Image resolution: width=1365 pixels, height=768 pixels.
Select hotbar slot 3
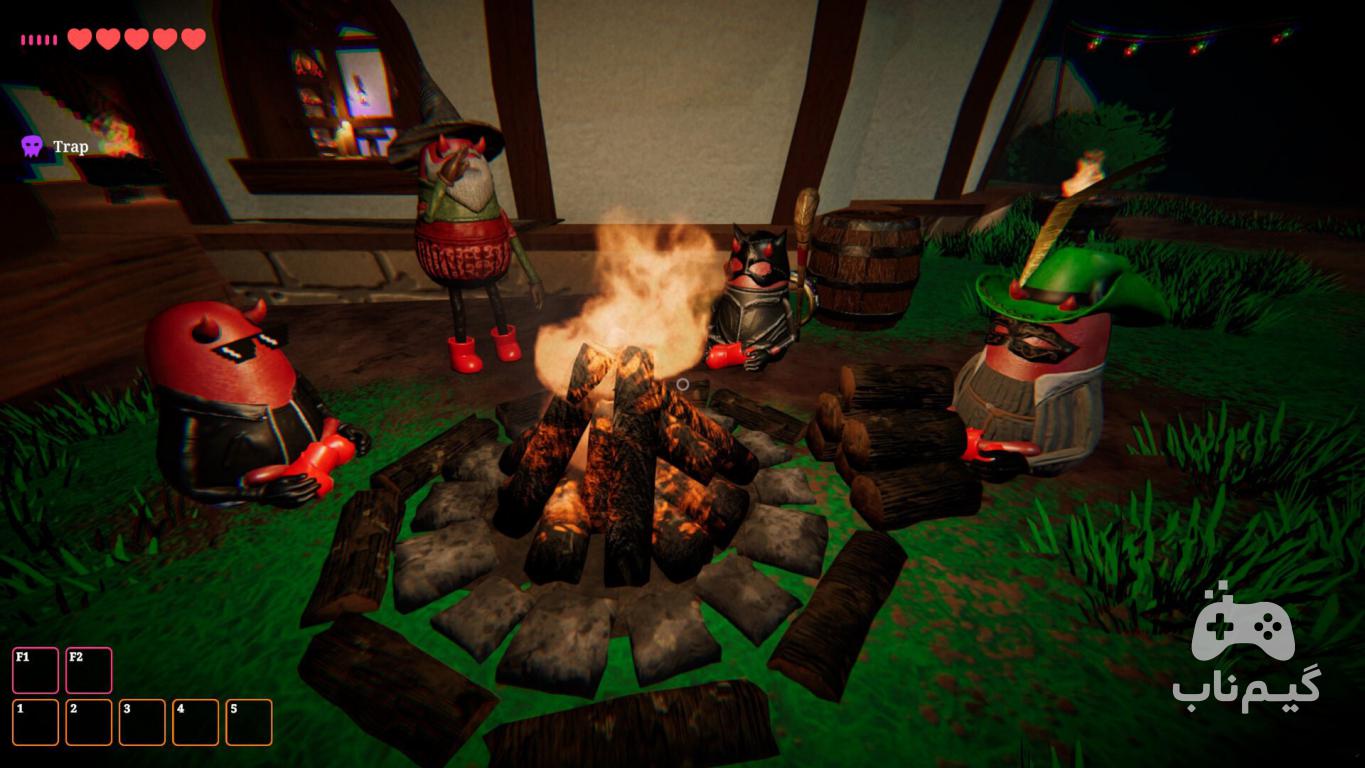click(142, 722)
